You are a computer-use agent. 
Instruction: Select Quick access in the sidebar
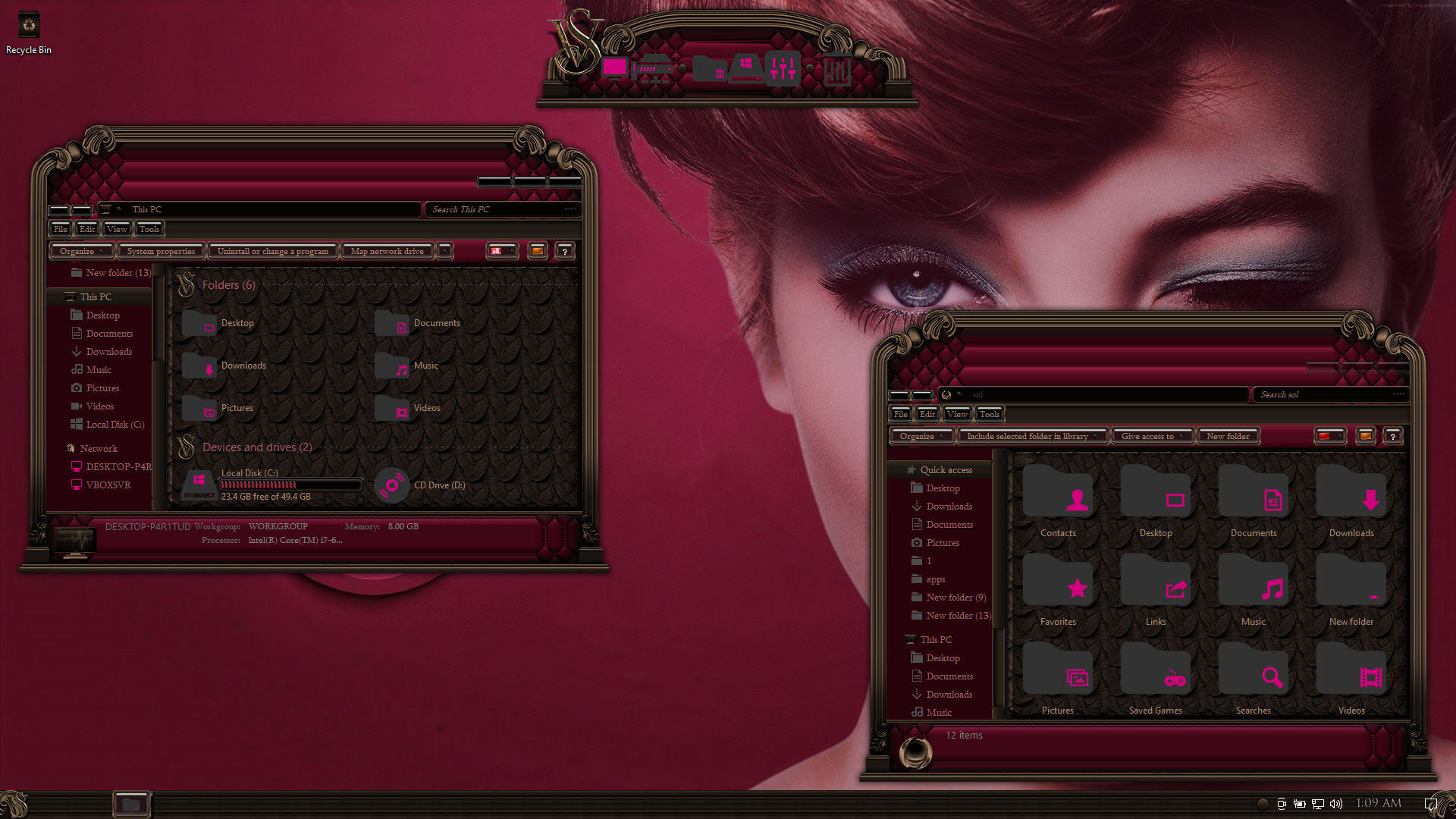tap(946, 470)
